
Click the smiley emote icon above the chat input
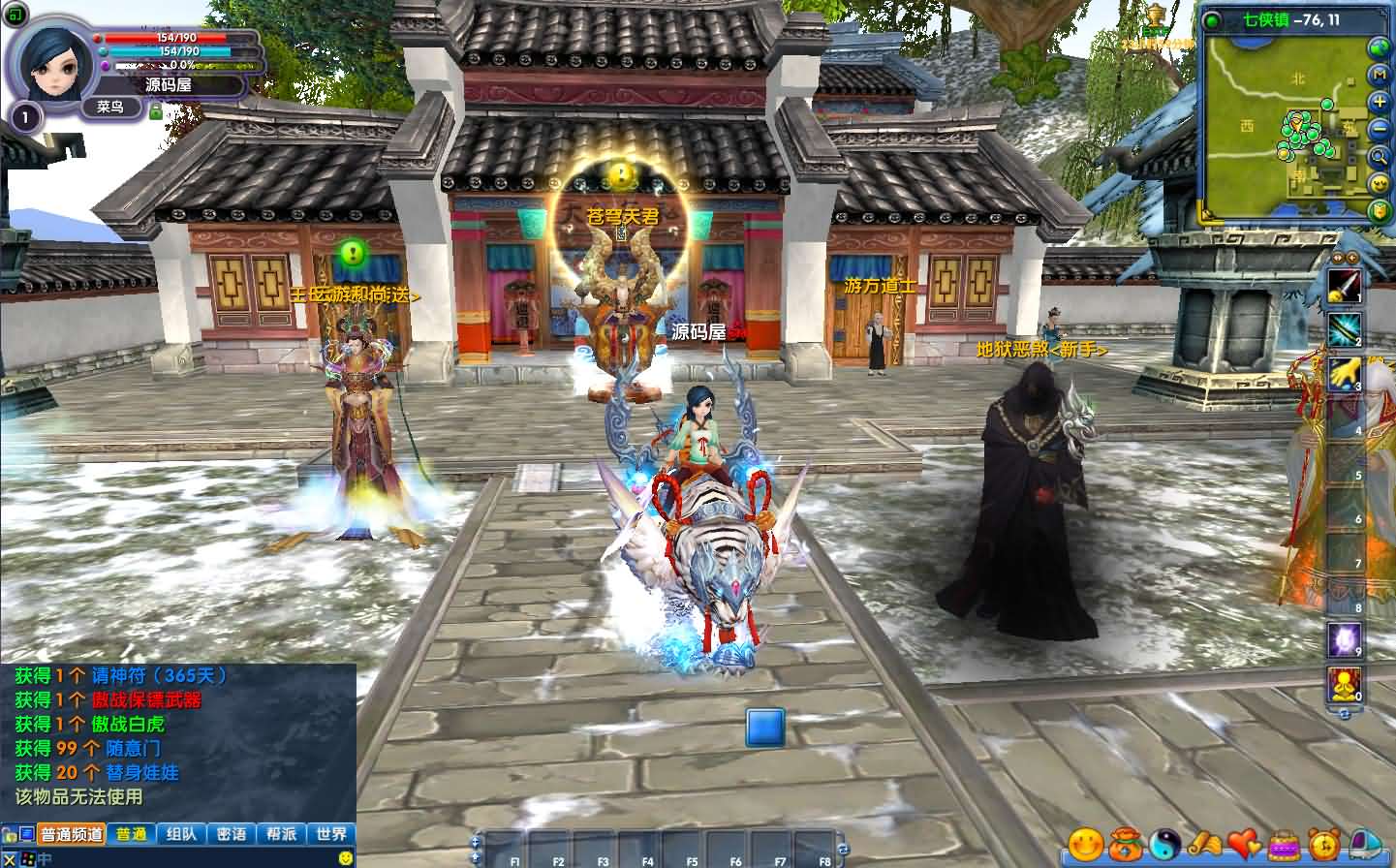(346, 858)
